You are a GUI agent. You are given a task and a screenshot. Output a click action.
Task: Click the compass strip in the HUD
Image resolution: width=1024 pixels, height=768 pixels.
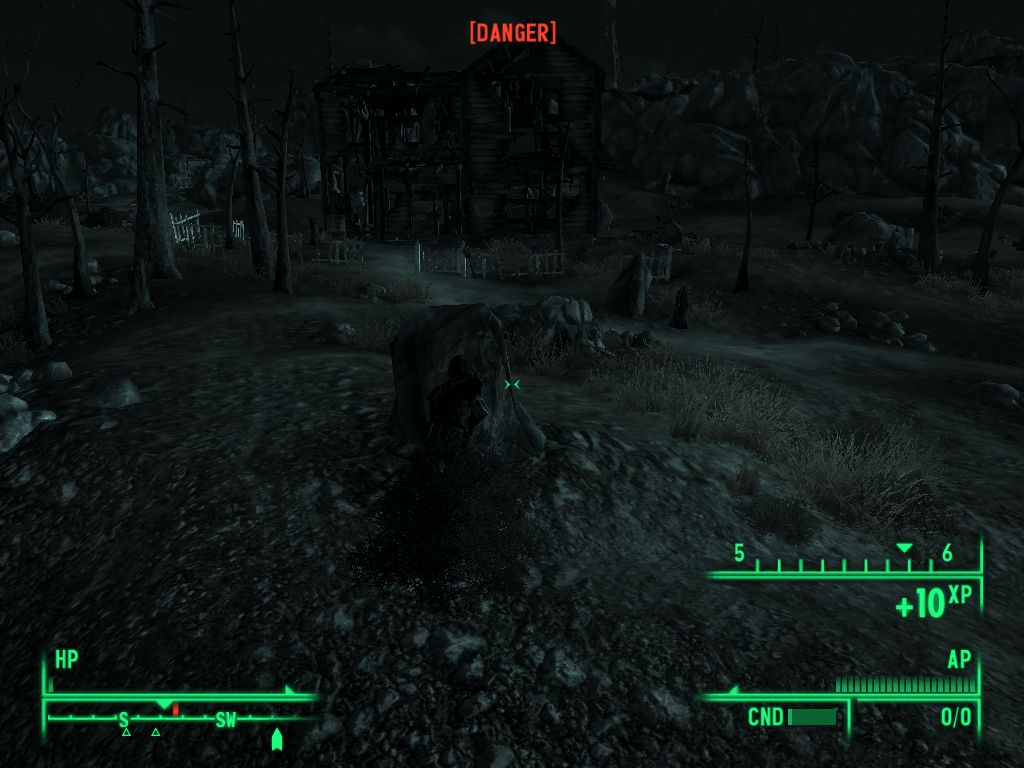pos(180,718)
